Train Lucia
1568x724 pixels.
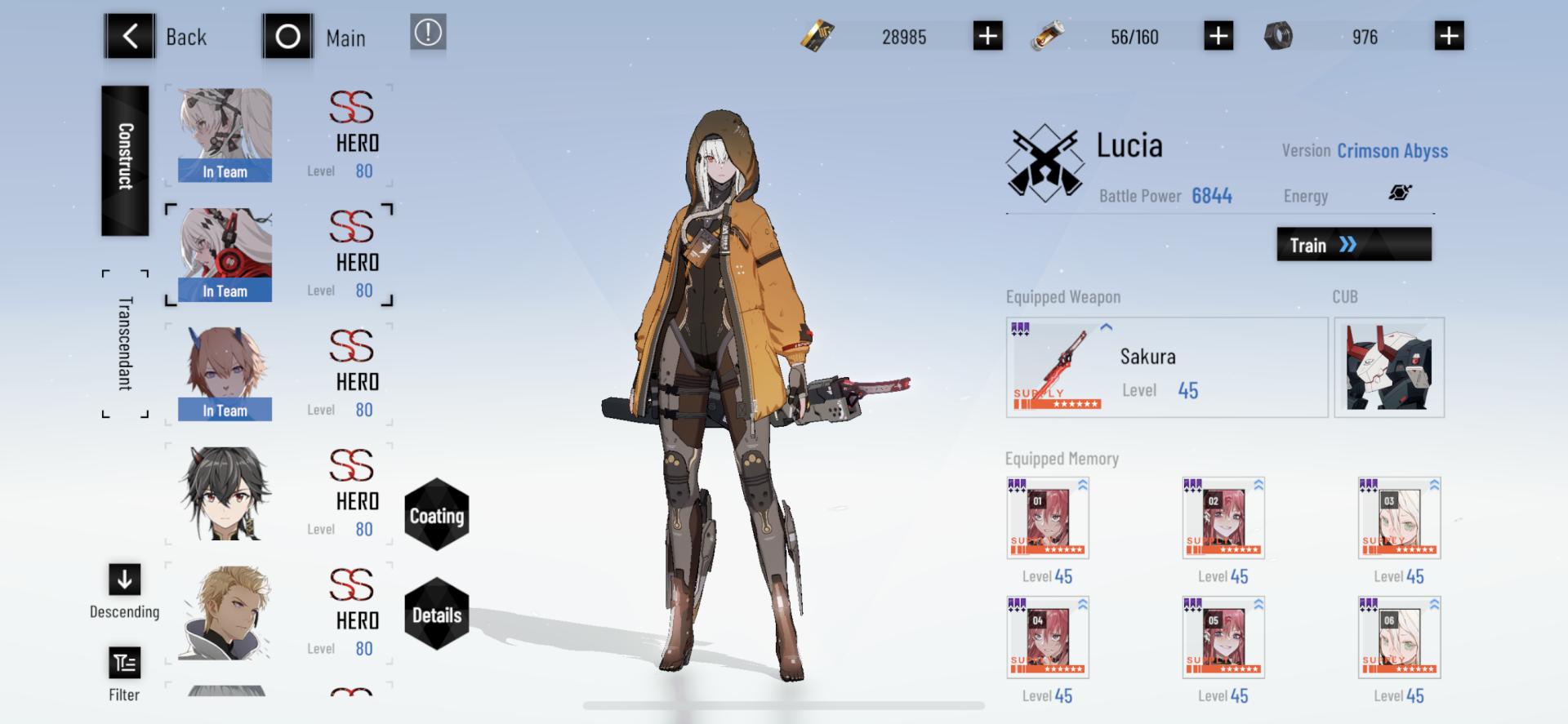pos(1353,245)
